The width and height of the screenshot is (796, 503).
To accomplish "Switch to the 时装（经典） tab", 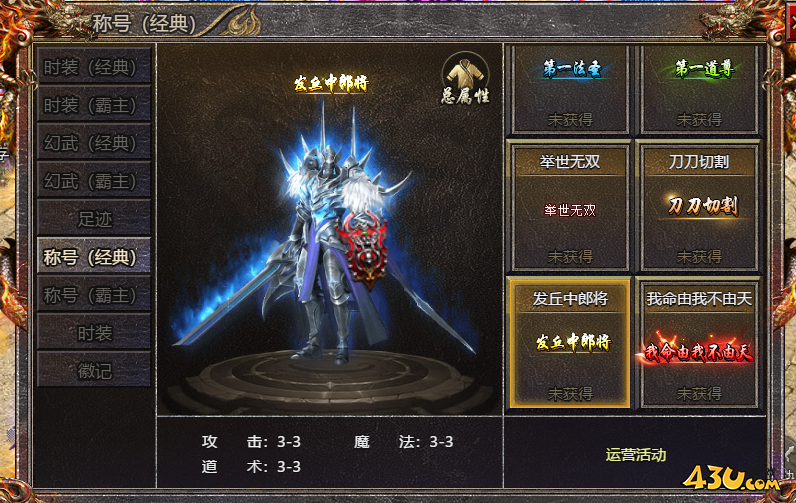I will [94, 67].
